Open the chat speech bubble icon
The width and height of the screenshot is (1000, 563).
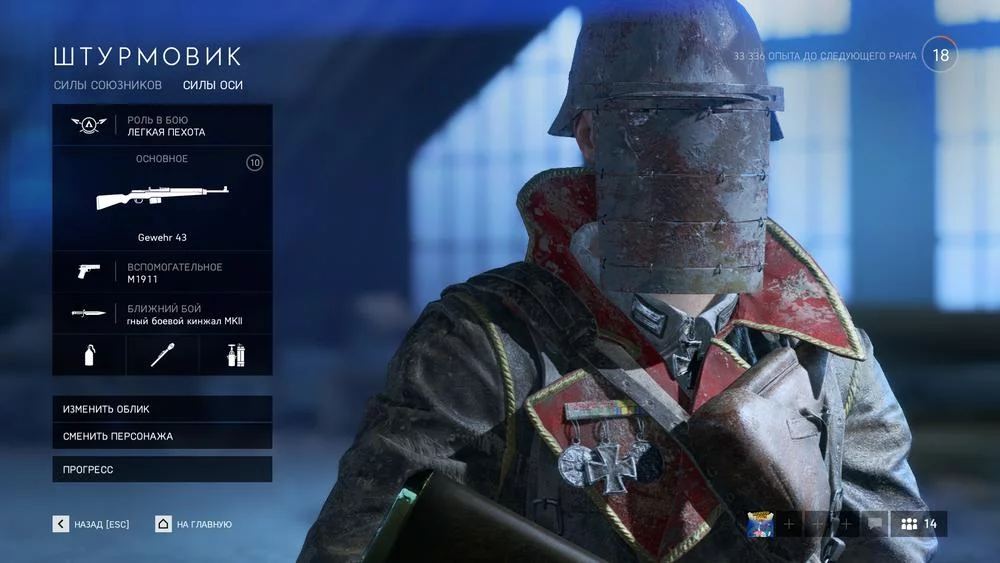pos(875,524)
